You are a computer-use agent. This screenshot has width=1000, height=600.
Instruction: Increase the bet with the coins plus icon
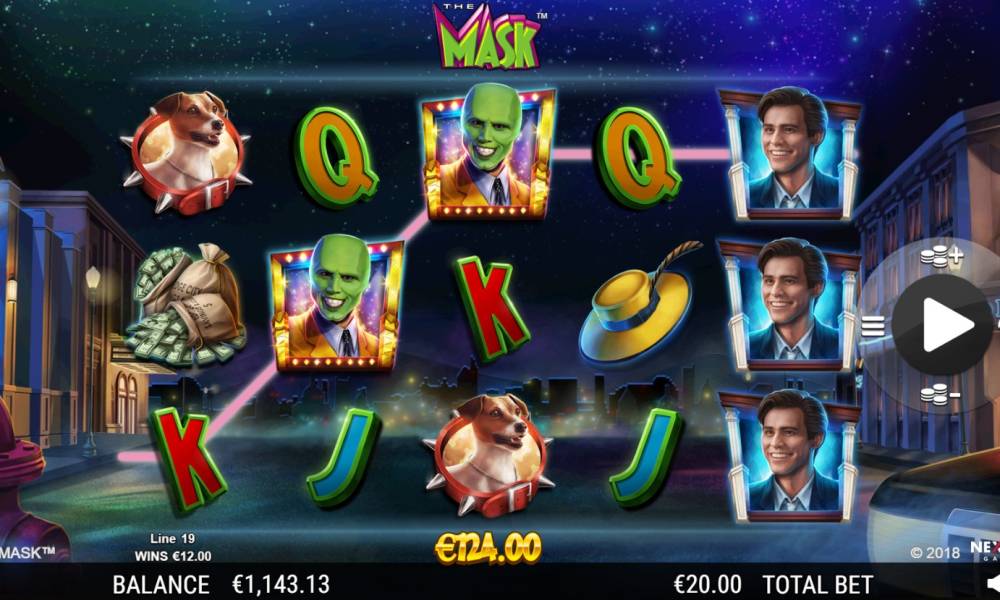(940, 257)
